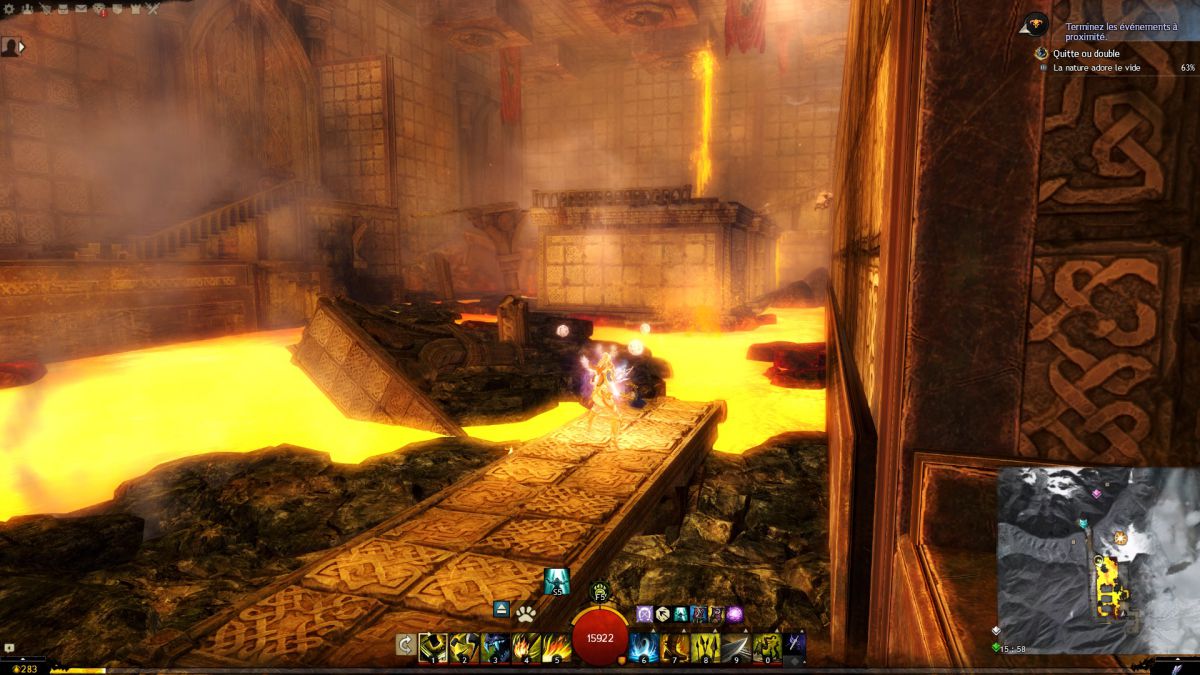Viewport: 1200px width, 675px height.
Task: Open the crossed swords PvP icon
Action: coord(152,10)
